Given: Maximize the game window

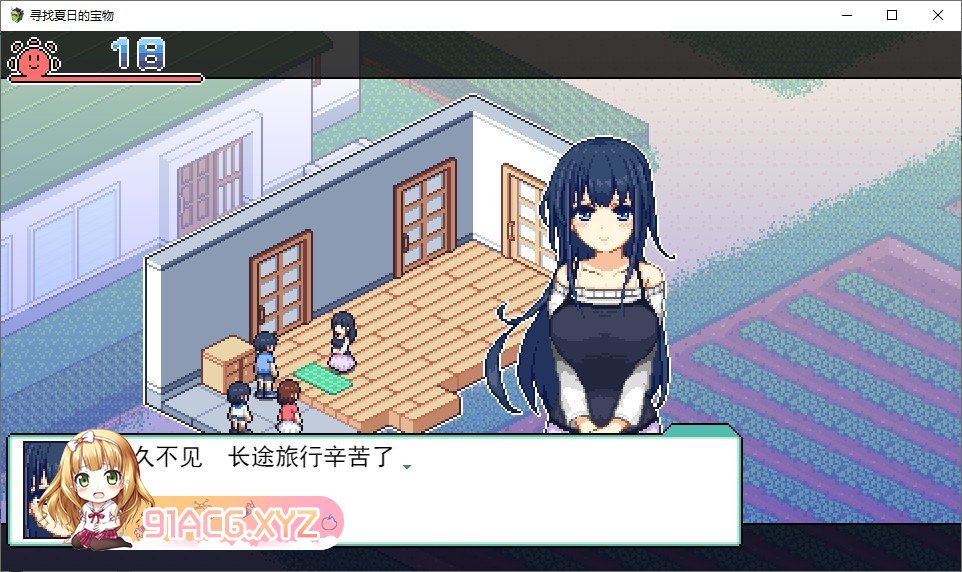Looking at the screenshot, I should [x=892, y=15].
